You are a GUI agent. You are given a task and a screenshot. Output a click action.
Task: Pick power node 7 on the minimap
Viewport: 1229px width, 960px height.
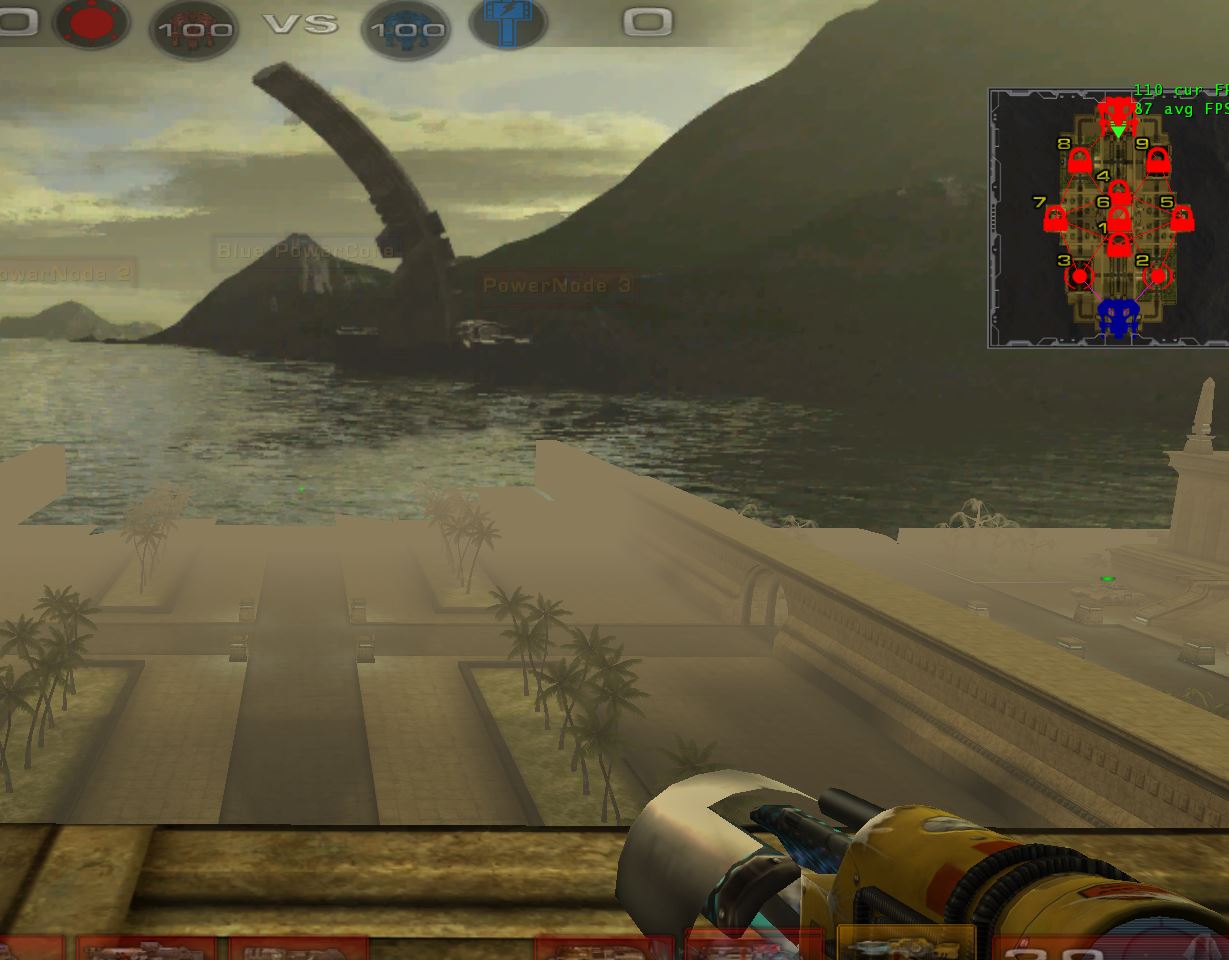pos(1055,217)
